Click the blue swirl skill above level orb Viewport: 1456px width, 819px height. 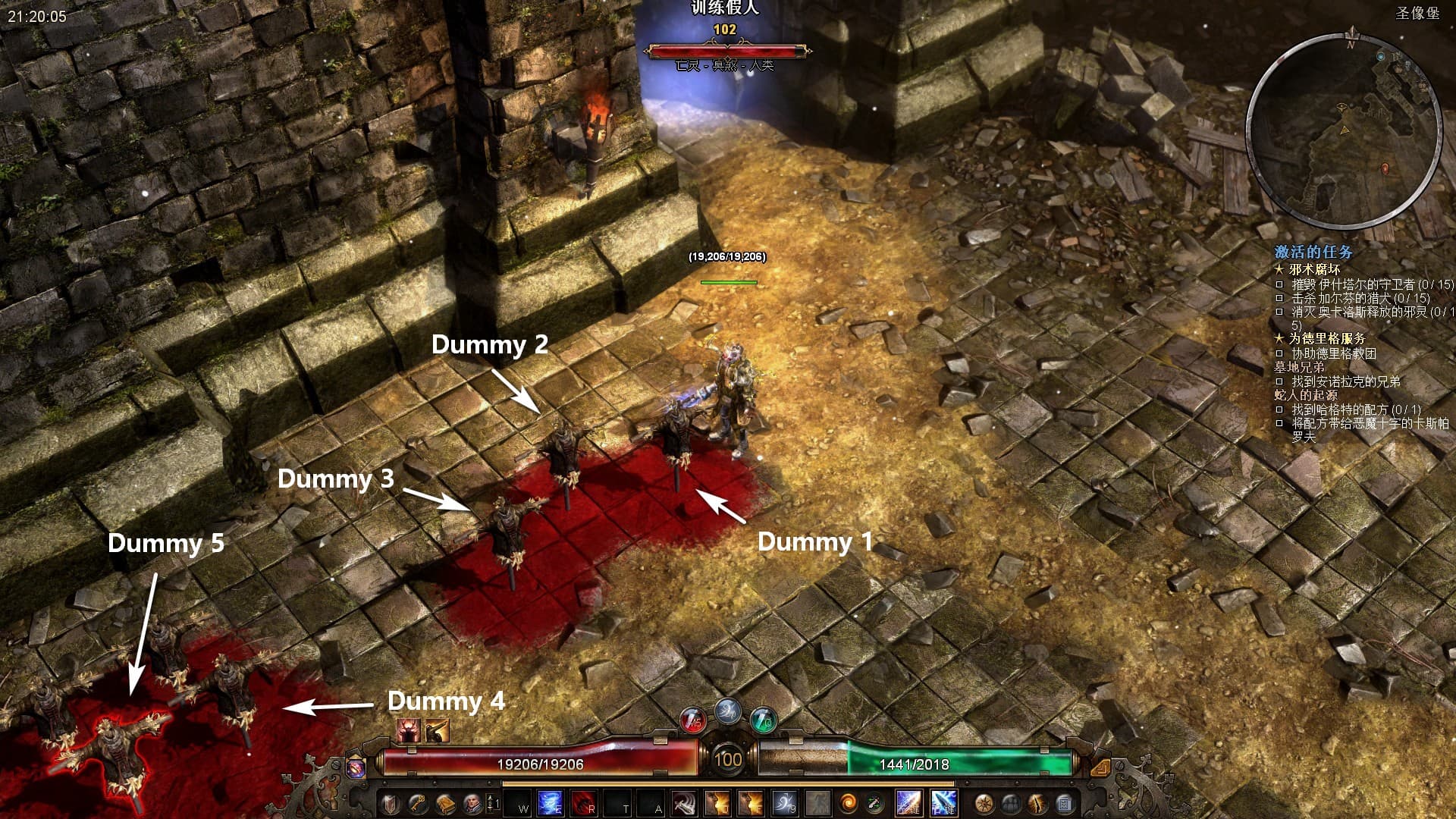click(728, 711)
